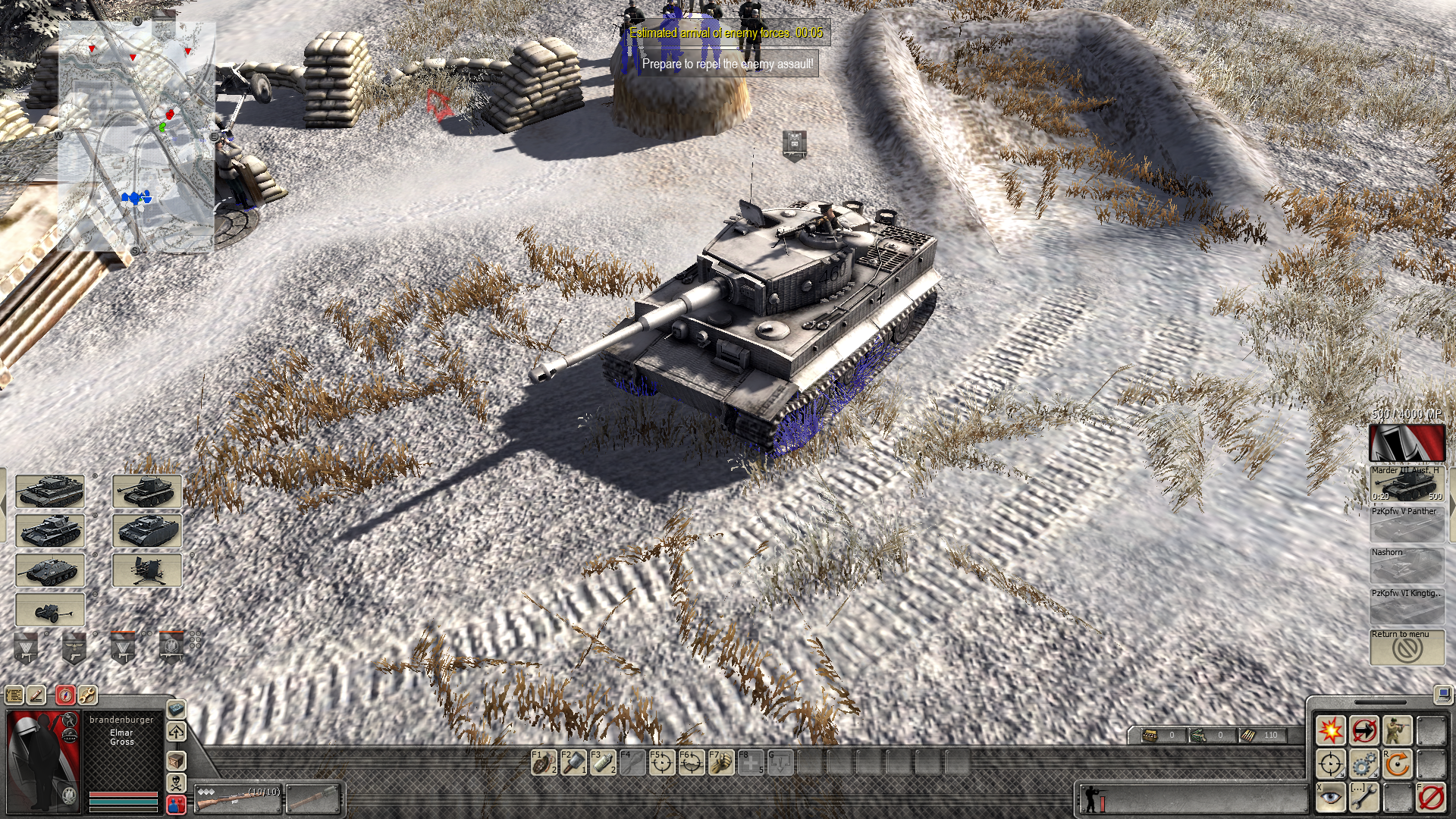The height and width of the screenshot is (819, 1456).
Task: Click the blue eye view command
Action: pyautogui.click(x=1330, y=797)
